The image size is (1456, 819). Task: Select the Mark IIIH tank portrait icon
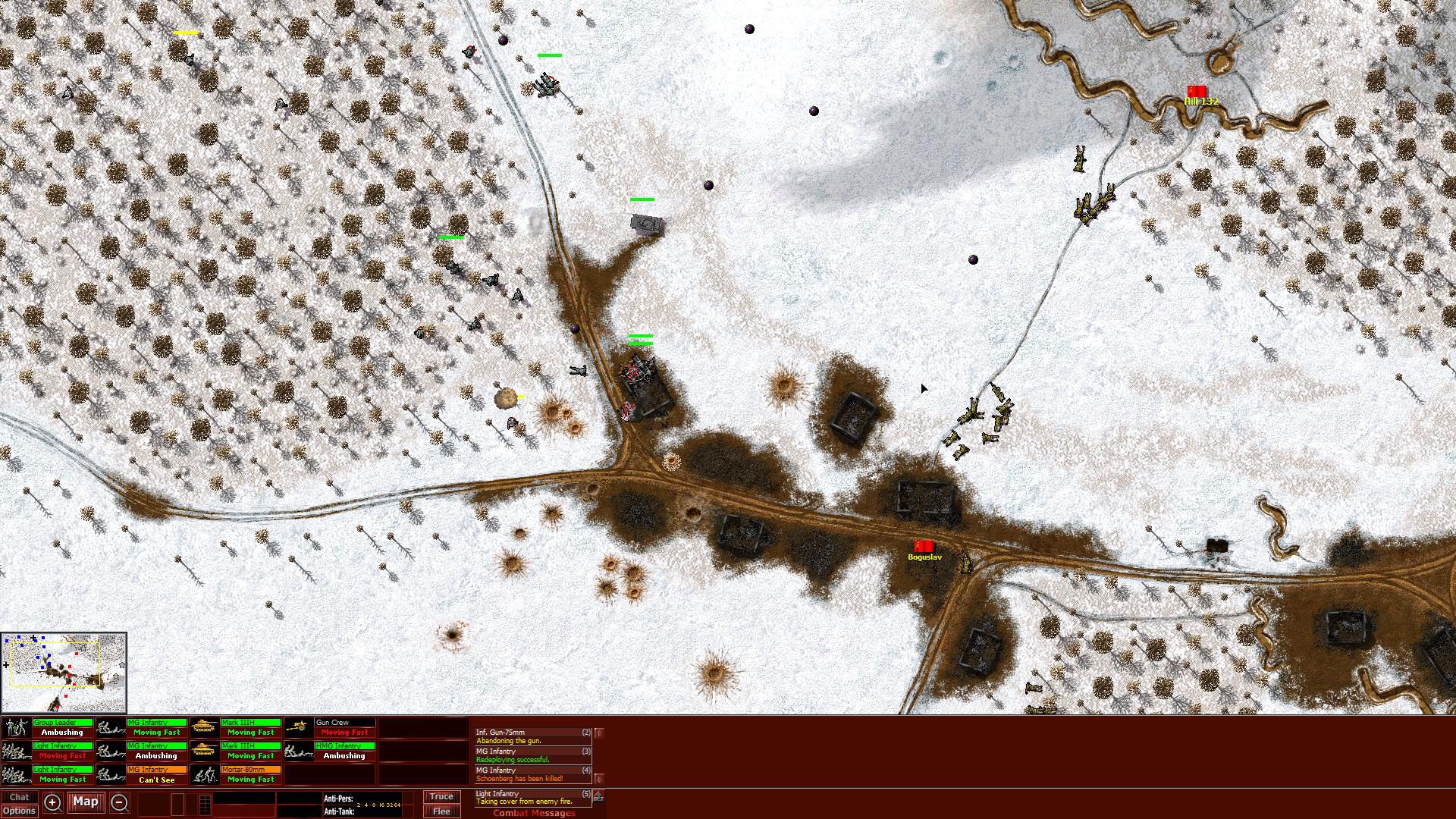(x=205, y=728)
